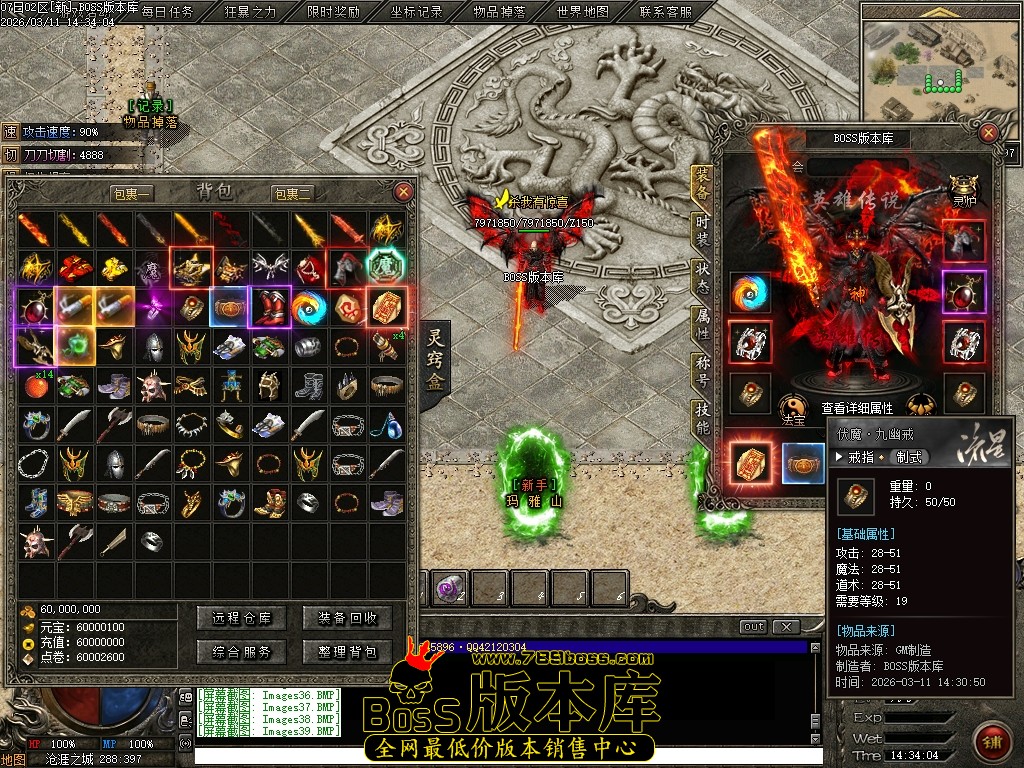Image resolution: width=1024 pixels, height=768 pixels.
Task: Show the 属性 attributes tab
Action: tap(703, 322)
